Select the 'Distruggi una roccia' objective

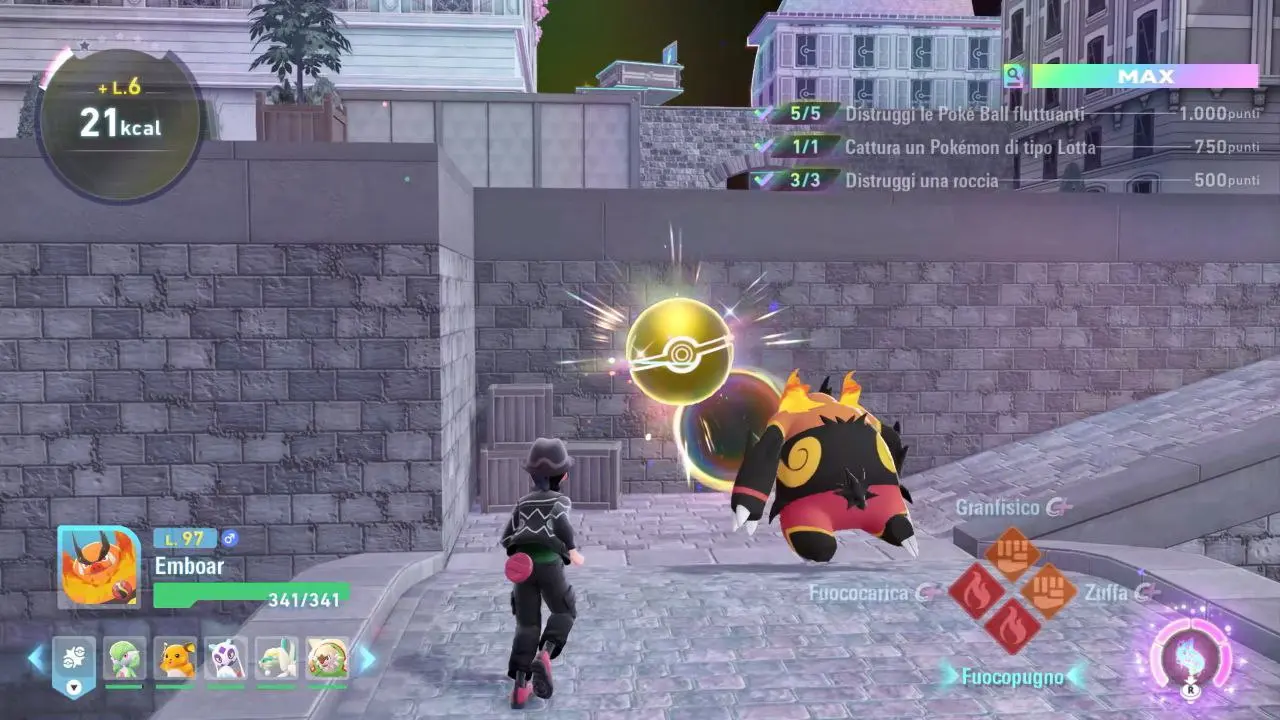(921, 180)
